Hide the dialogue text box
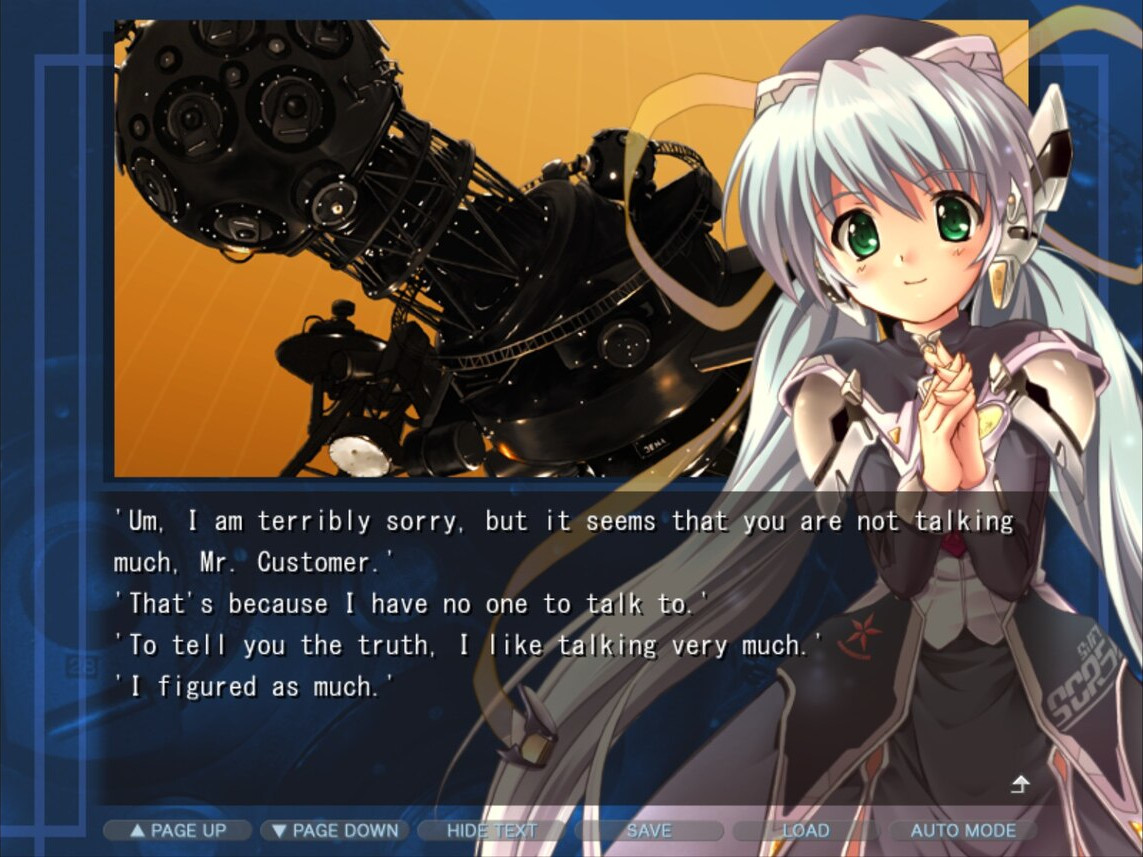The height and width of the screenshot is (857, 1143). [x=492, y=830]
